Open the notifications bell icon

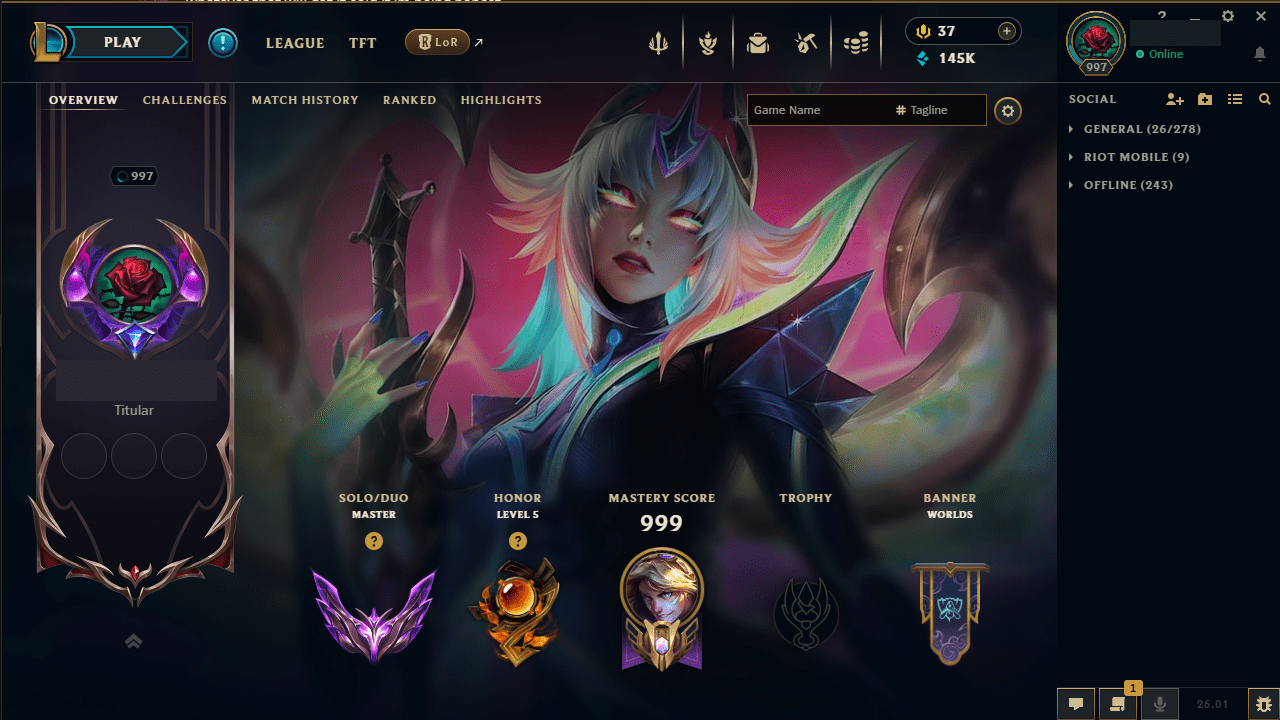click(x=1260, y=54)
